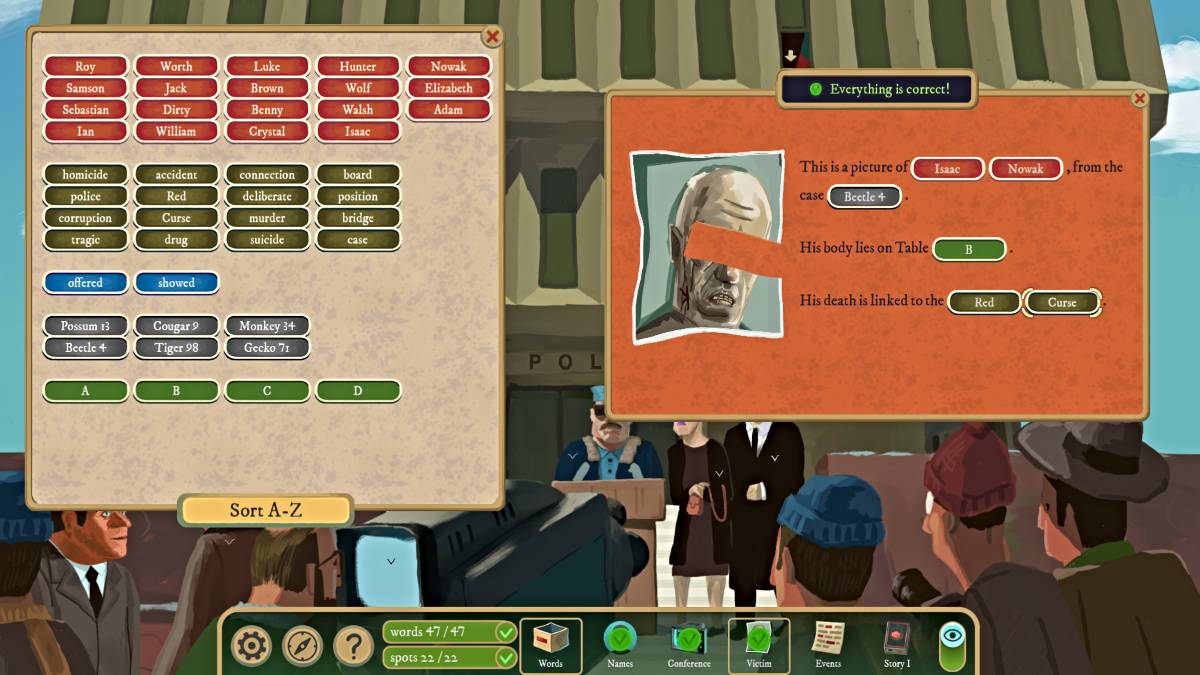
Task: Open the Story I tab
Action: 897,644
